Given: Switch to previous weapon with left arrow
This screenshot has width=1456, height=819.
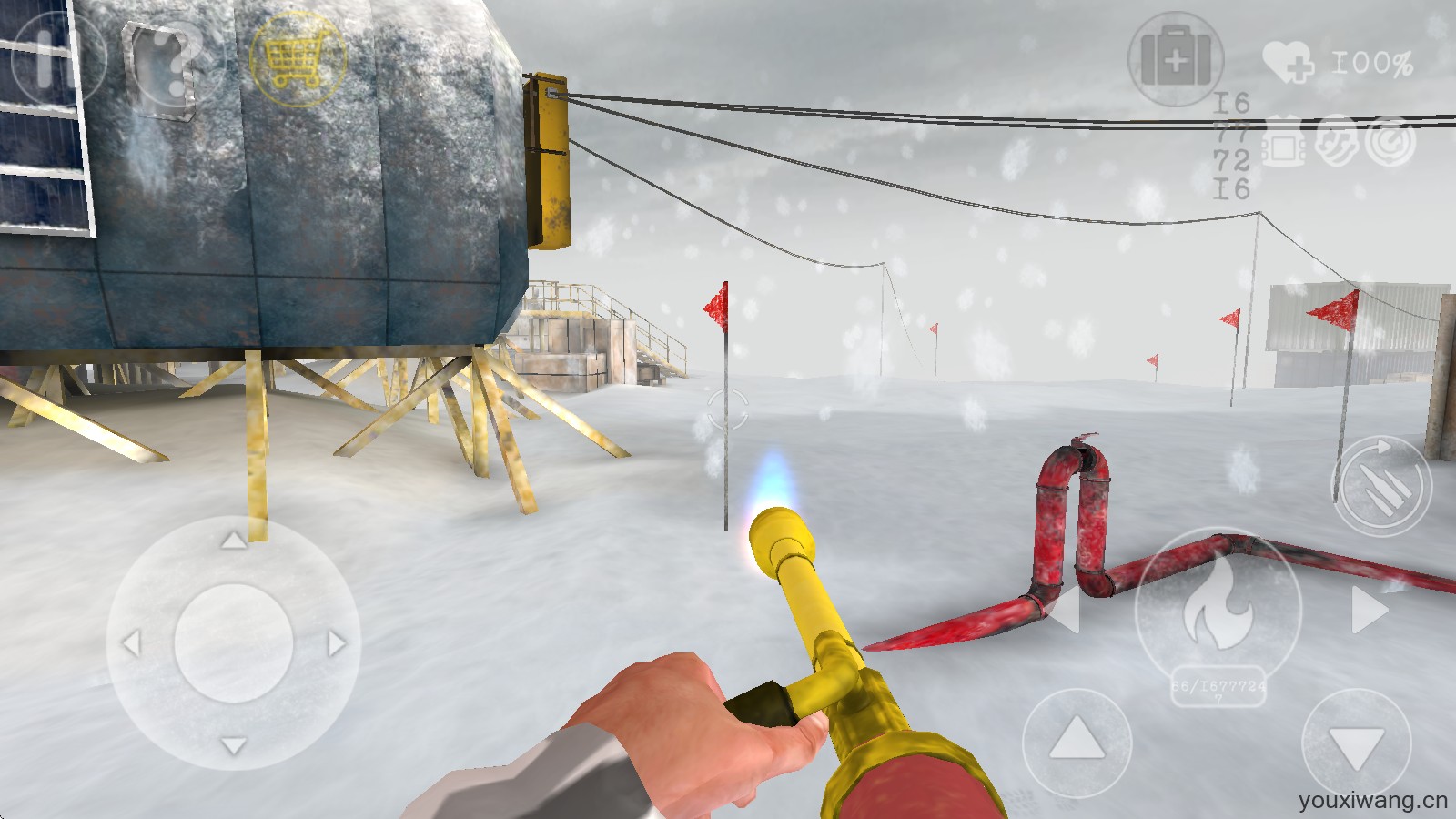Looking at the screenshot, I should (1065, 609).
